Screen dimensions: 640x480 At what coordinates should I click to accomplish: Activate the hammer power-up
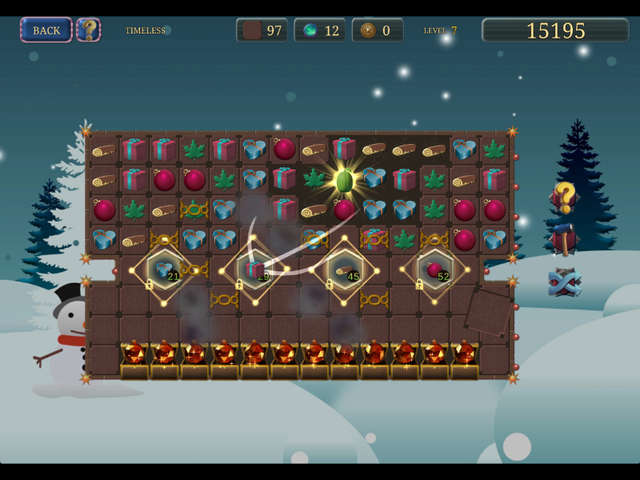coord(564,239)
